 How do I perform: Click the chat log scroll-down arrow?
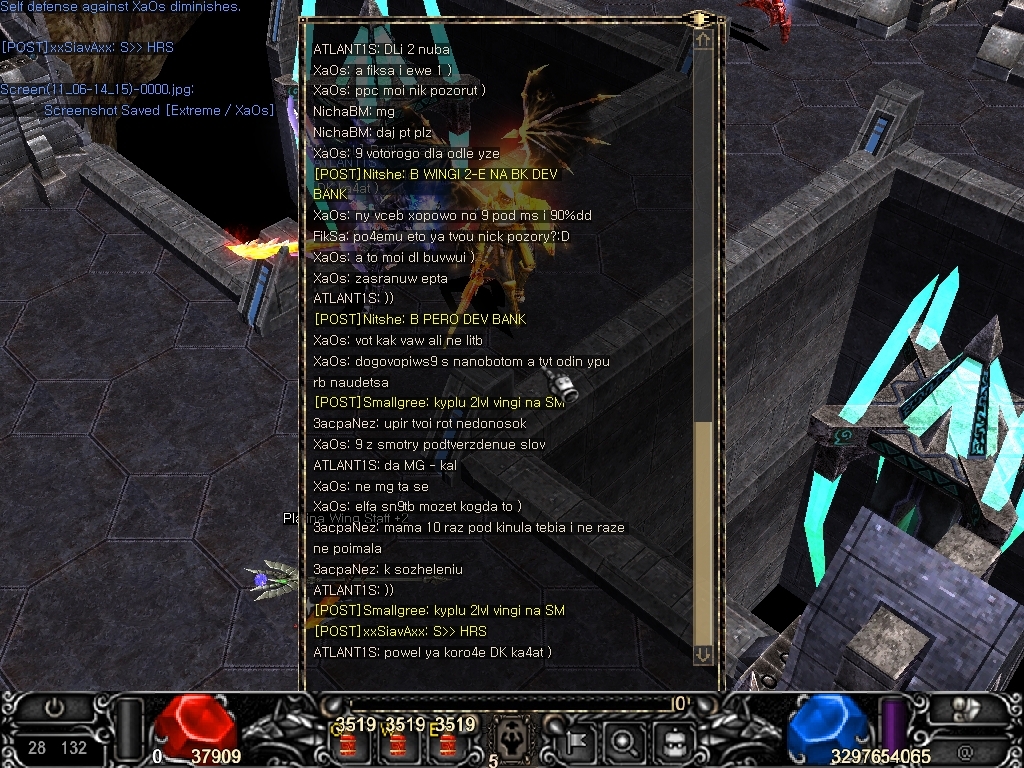tap(703, 654)
